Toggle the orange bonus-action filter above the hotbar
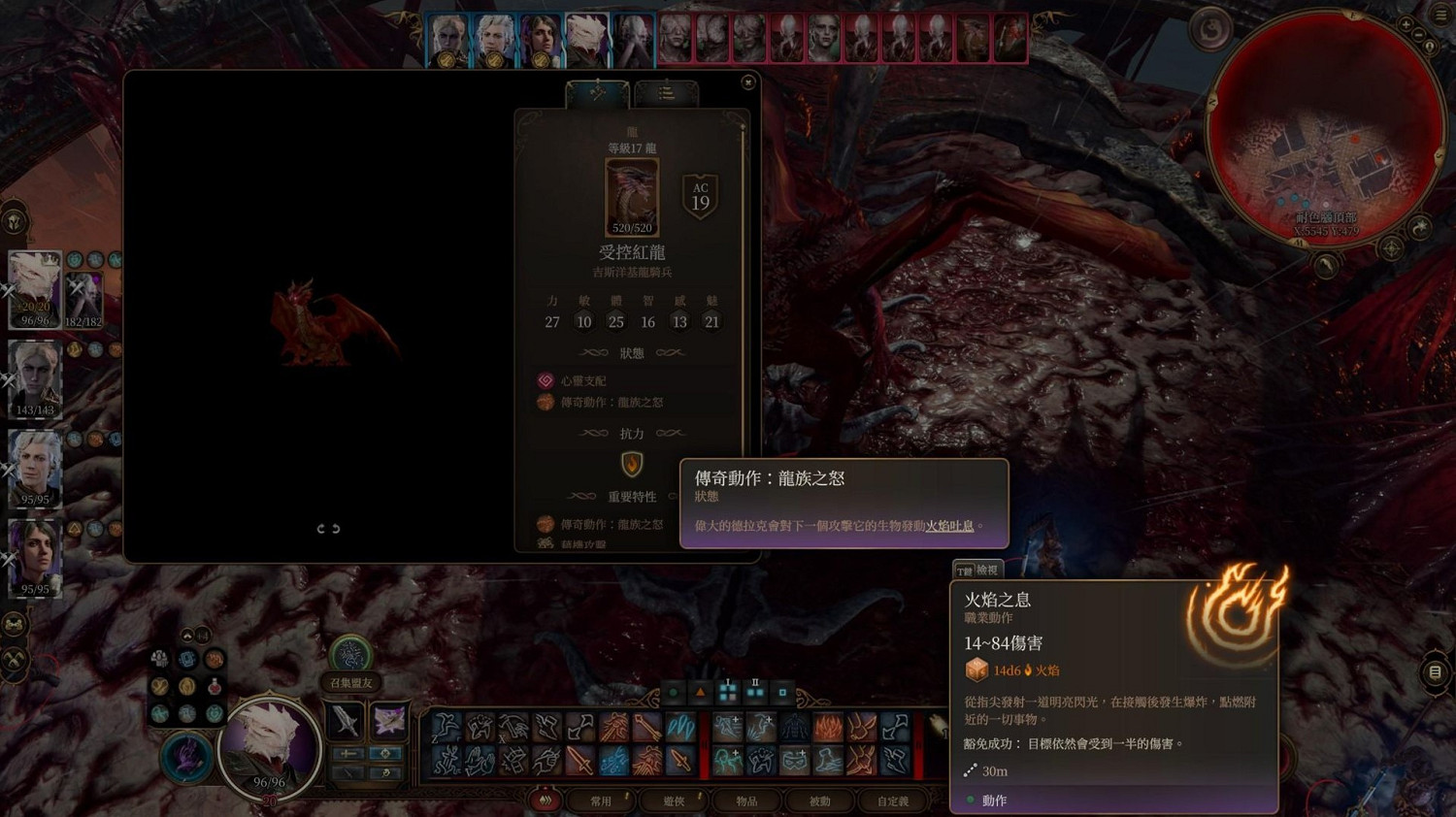Viewport: 1456px width, 817px height. [x=701, y=692]
